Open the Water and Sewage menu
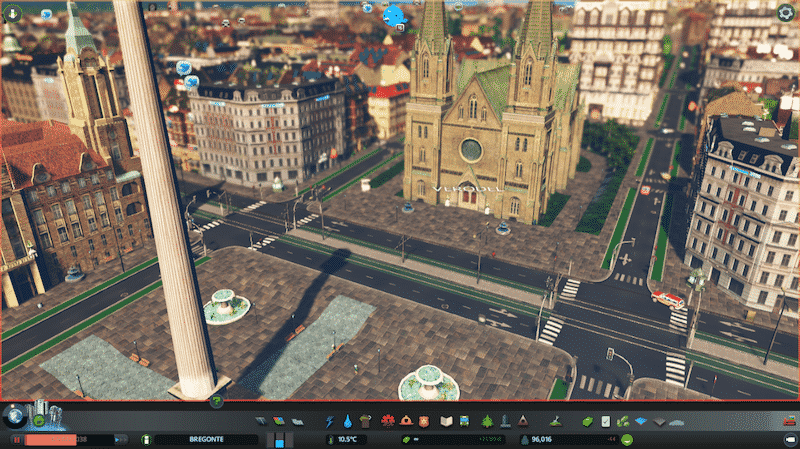Screen dimensions: 800x449 [347, 421]
